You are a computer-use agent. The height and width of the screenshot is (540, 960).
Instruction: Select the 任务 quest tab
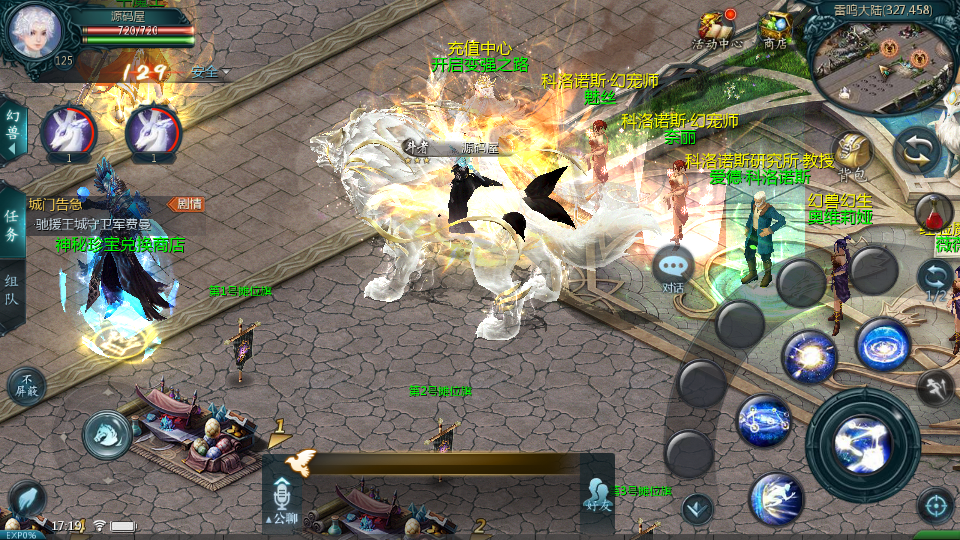12,227
